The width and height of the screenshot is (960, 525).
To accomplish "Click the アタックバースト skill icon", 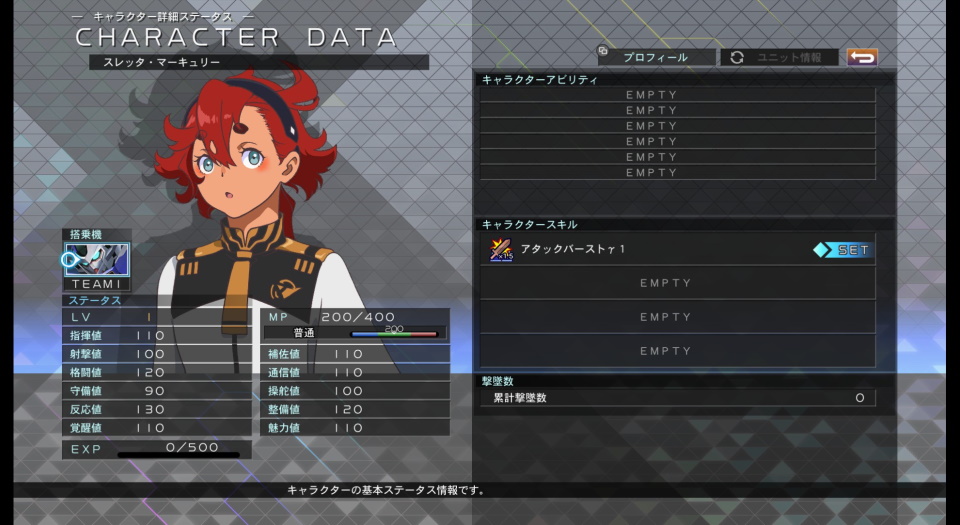I will pyautogui.click(x=501, y=250).
